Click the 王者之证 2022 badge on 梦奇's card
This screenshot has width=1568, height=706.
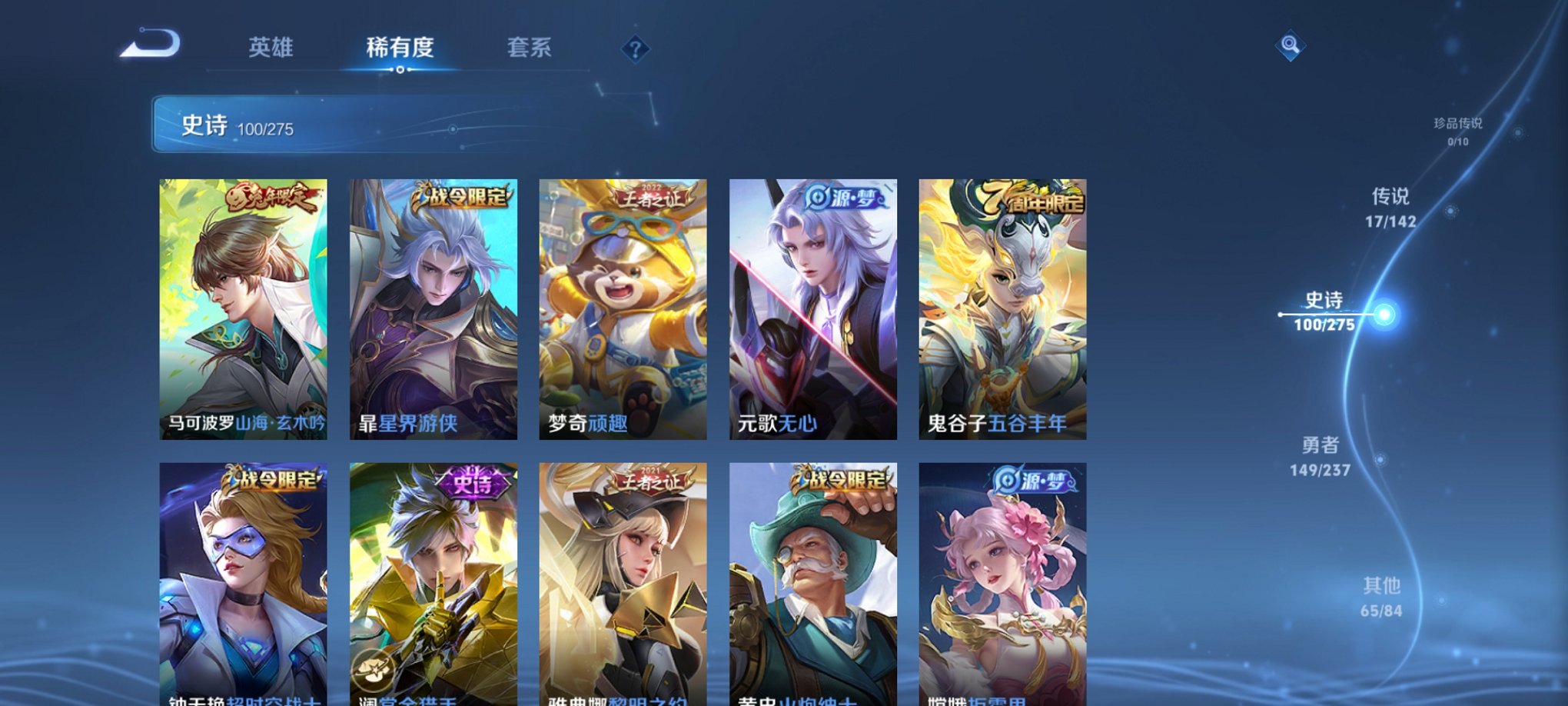650,195
